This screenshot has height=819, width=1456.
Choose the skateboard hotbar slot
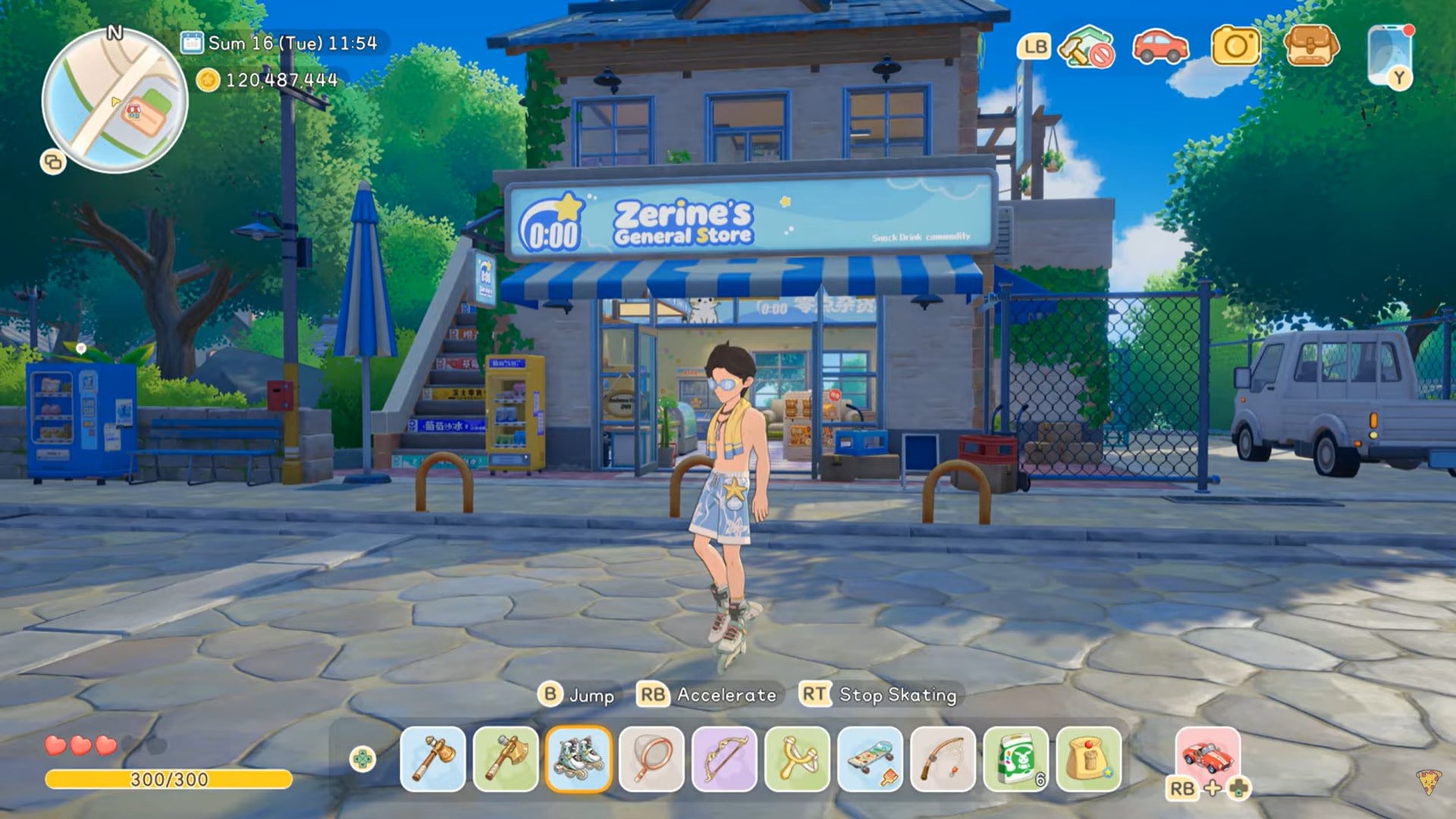(870, 759)
